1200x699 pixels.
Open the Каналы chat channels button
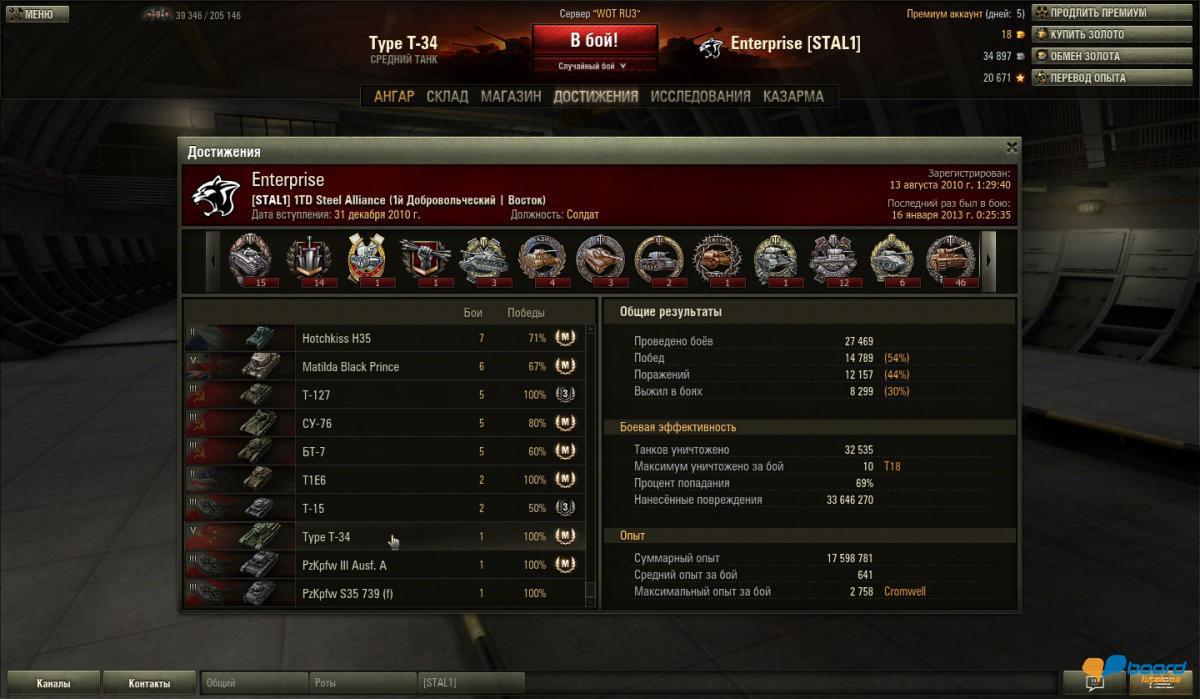pos(53,684)
